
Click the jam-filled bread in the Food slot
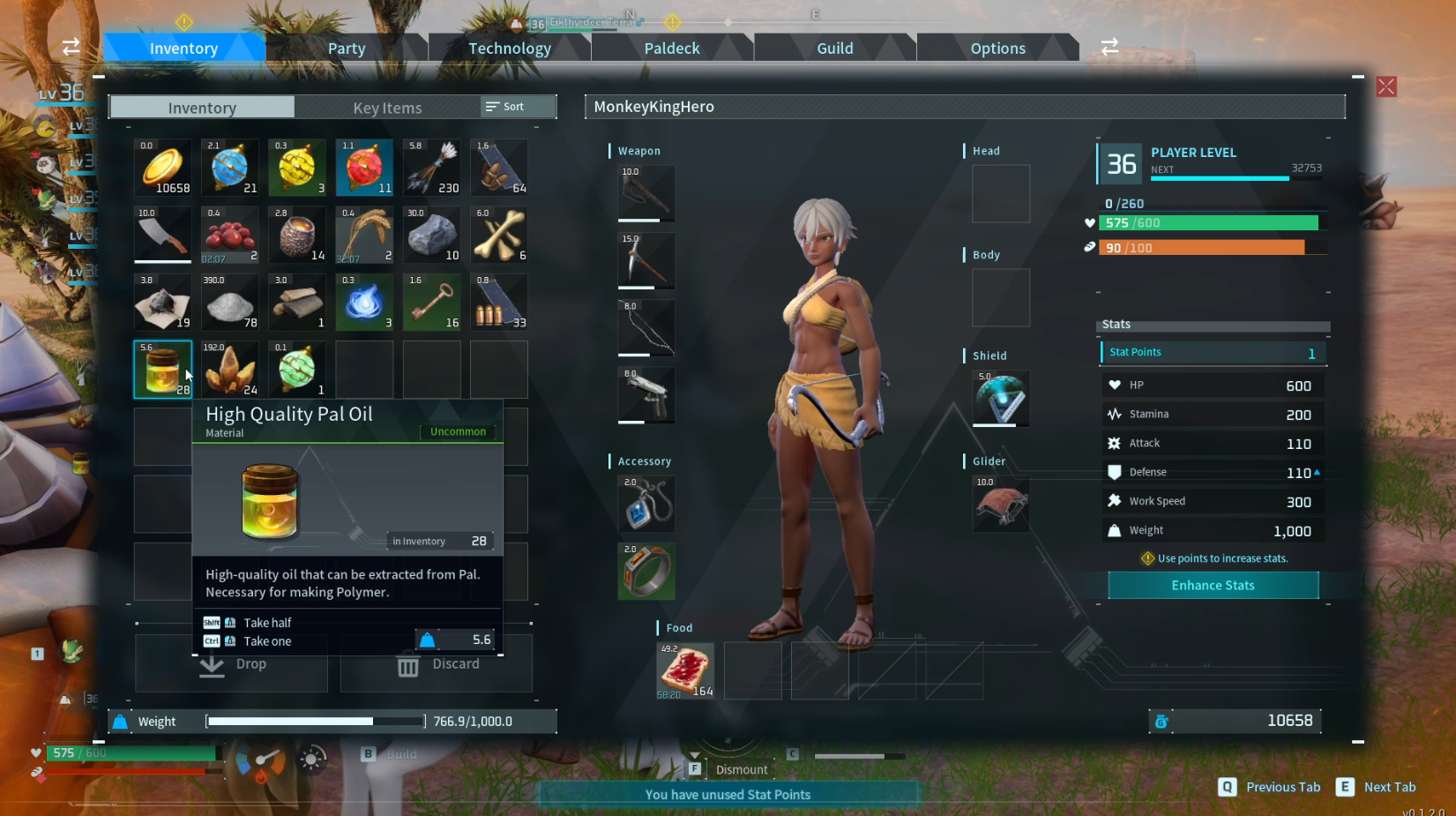click(685, 670)
